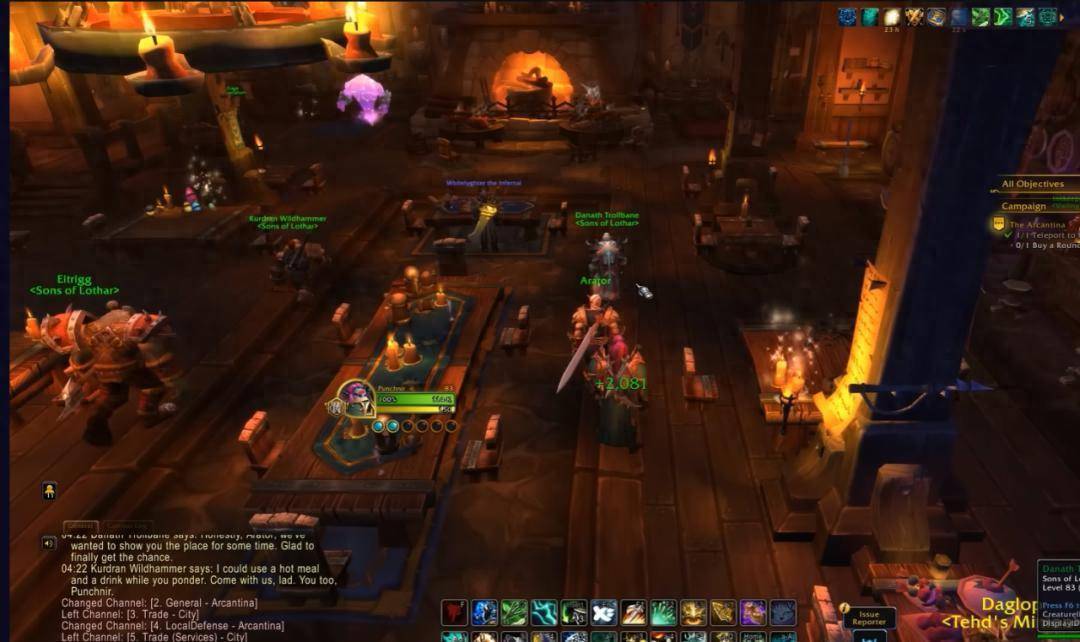Switch to the General chat tab
This screenshot has height=642, width=1080.
pyautogui.click(x=80, y=526)
